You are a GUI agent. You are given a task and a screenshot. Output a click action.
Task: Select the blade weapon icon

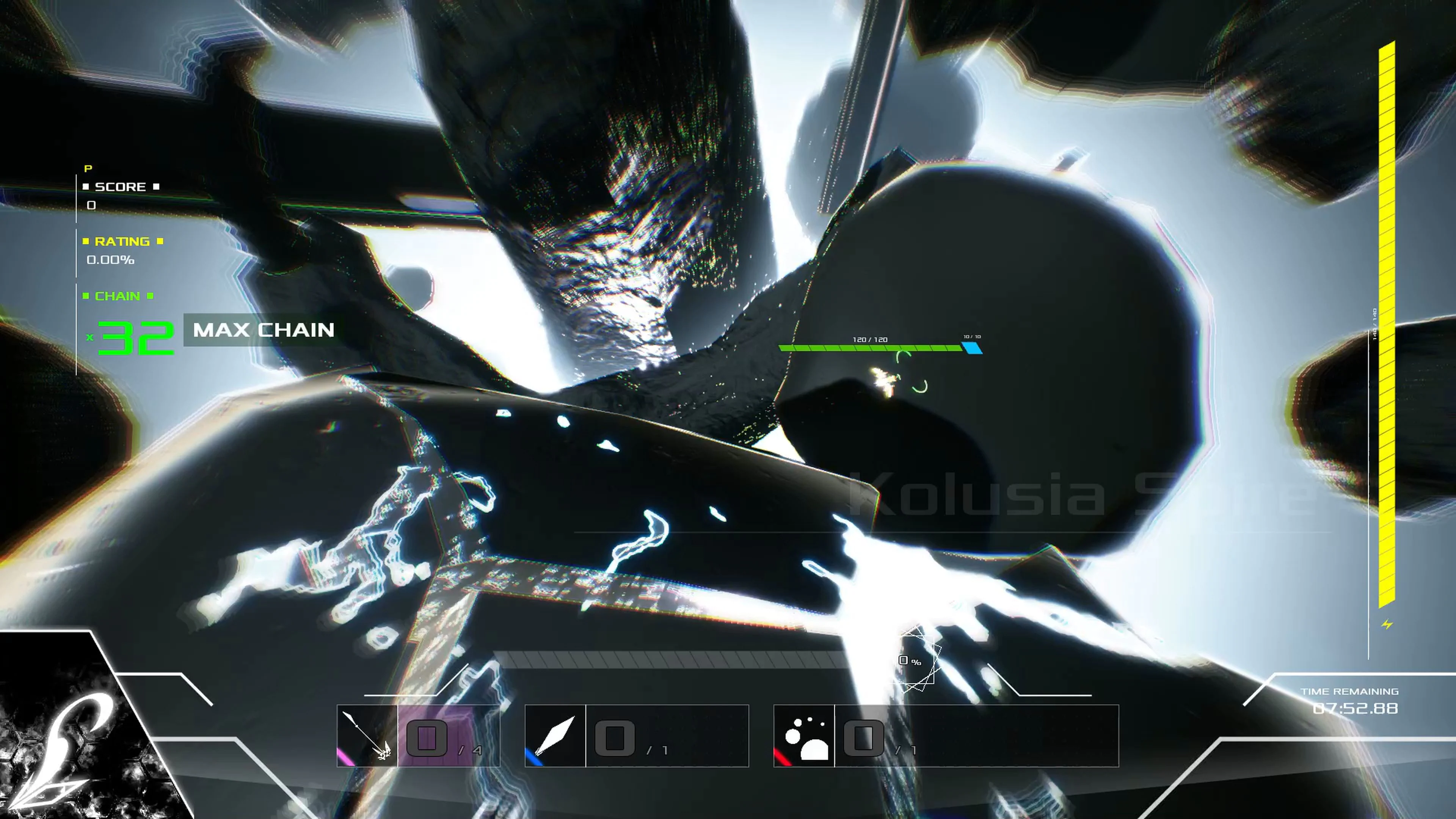[x=555, y=735]
